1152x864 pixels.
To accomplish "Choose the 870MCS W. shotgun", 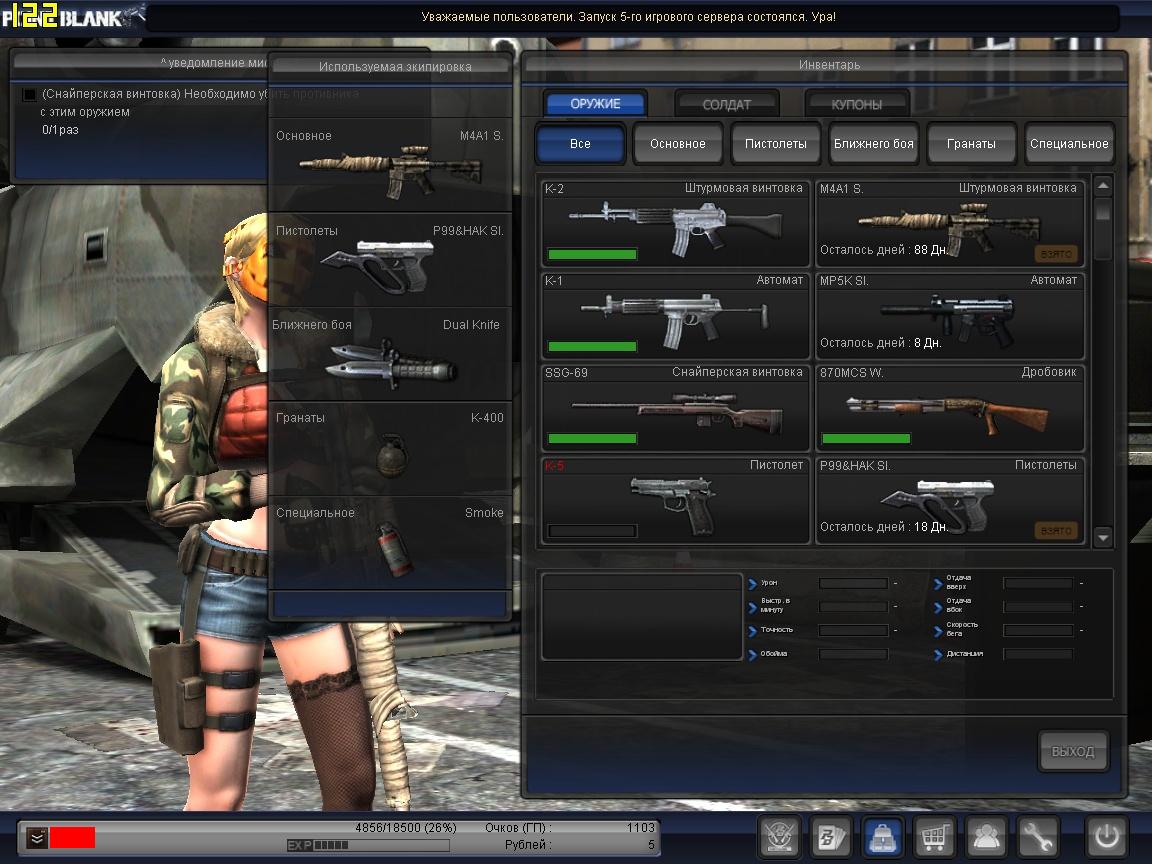I will point(950,408).
